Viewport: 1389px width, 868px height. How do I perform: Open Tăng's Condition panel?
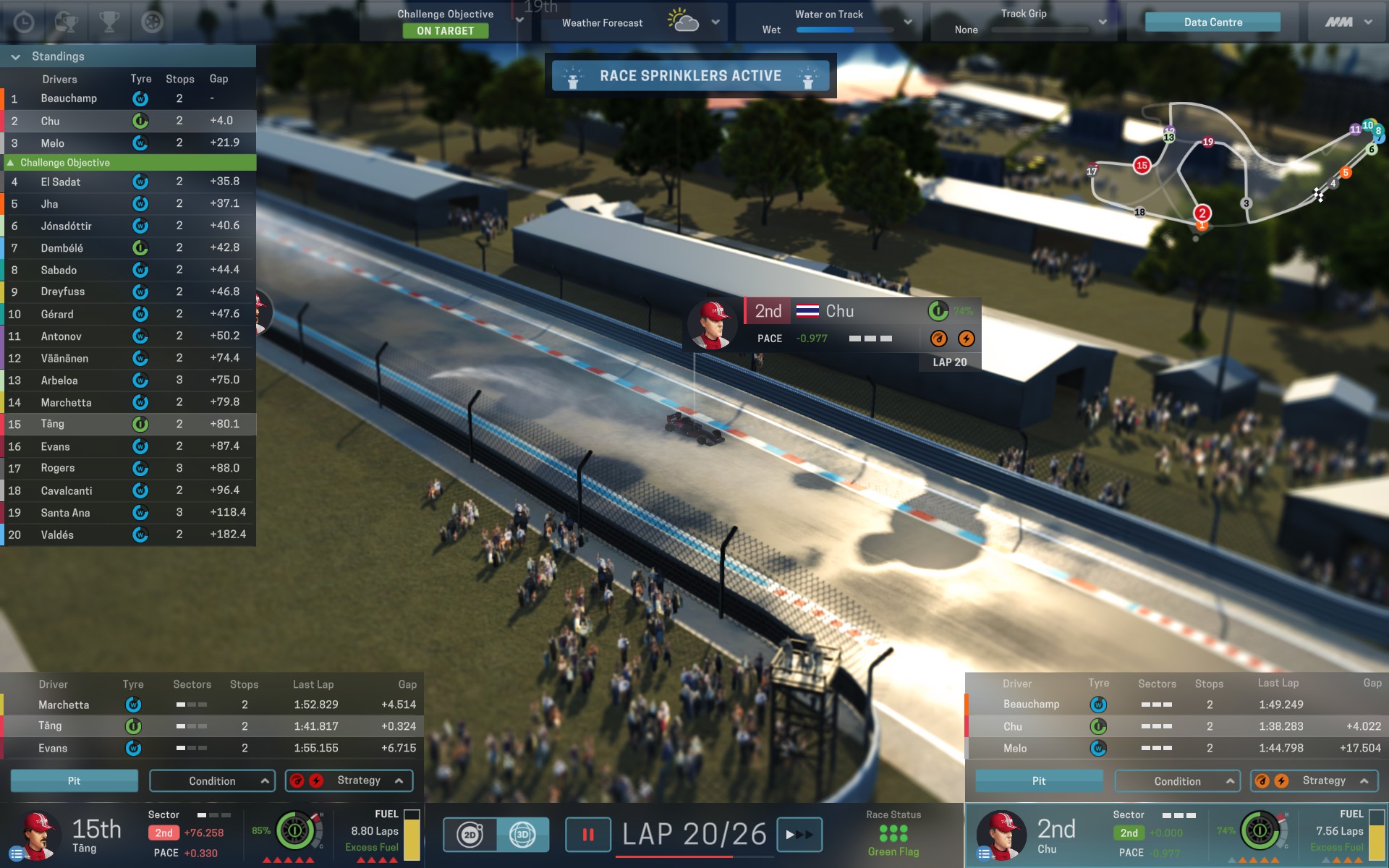[x=212, y=781]
